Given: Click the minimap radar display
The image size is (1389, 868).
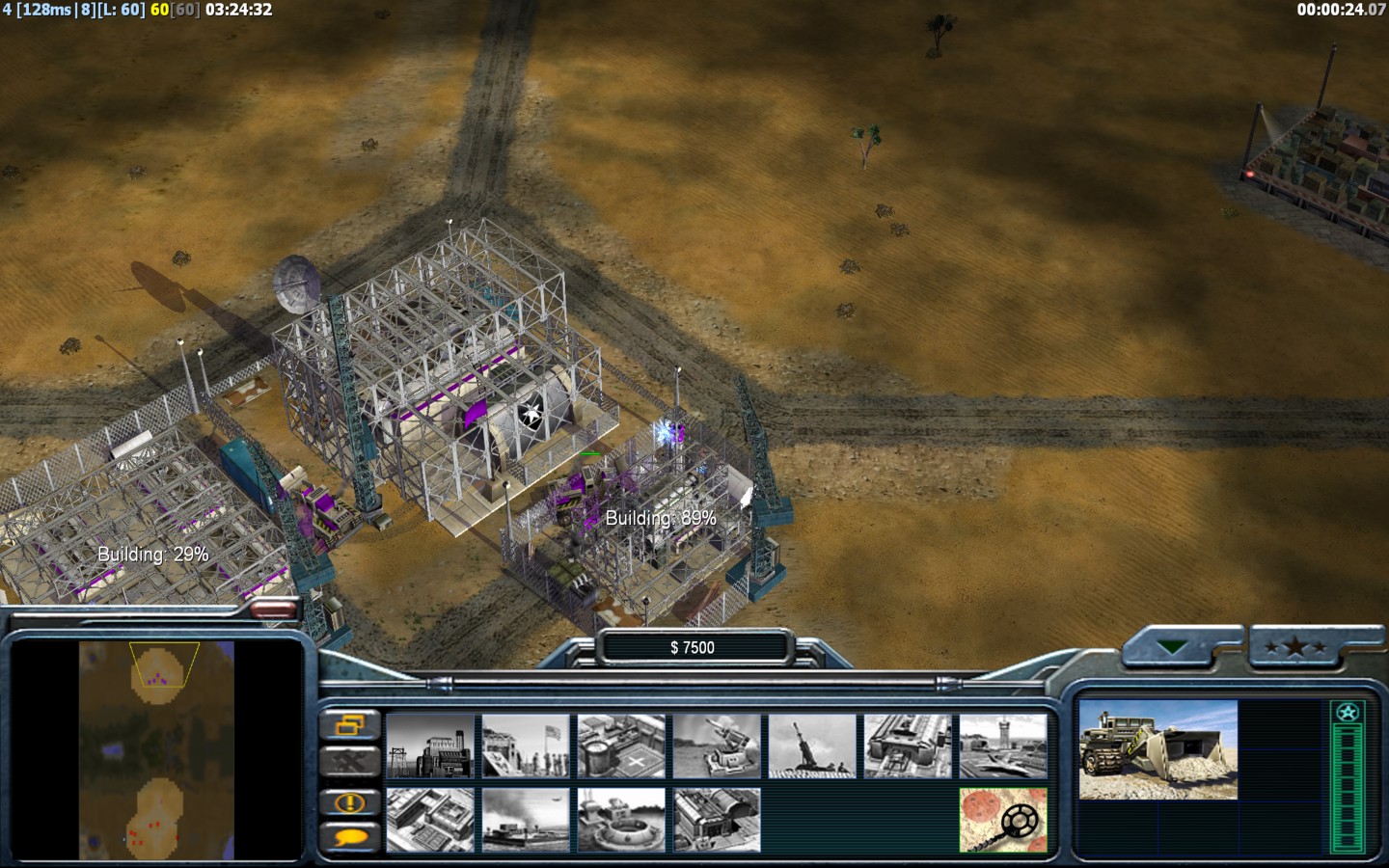Looking at the screenshot, I should (x=156, y=750).
